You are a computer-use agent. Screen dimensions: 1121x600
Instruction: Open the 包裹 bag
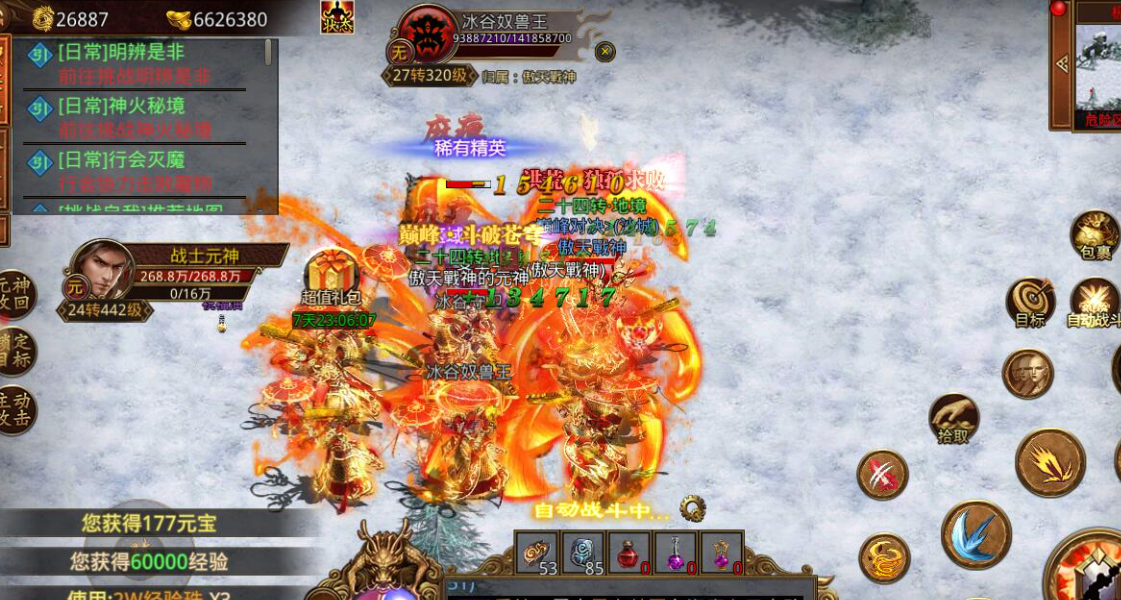(x=1094, y=234)
